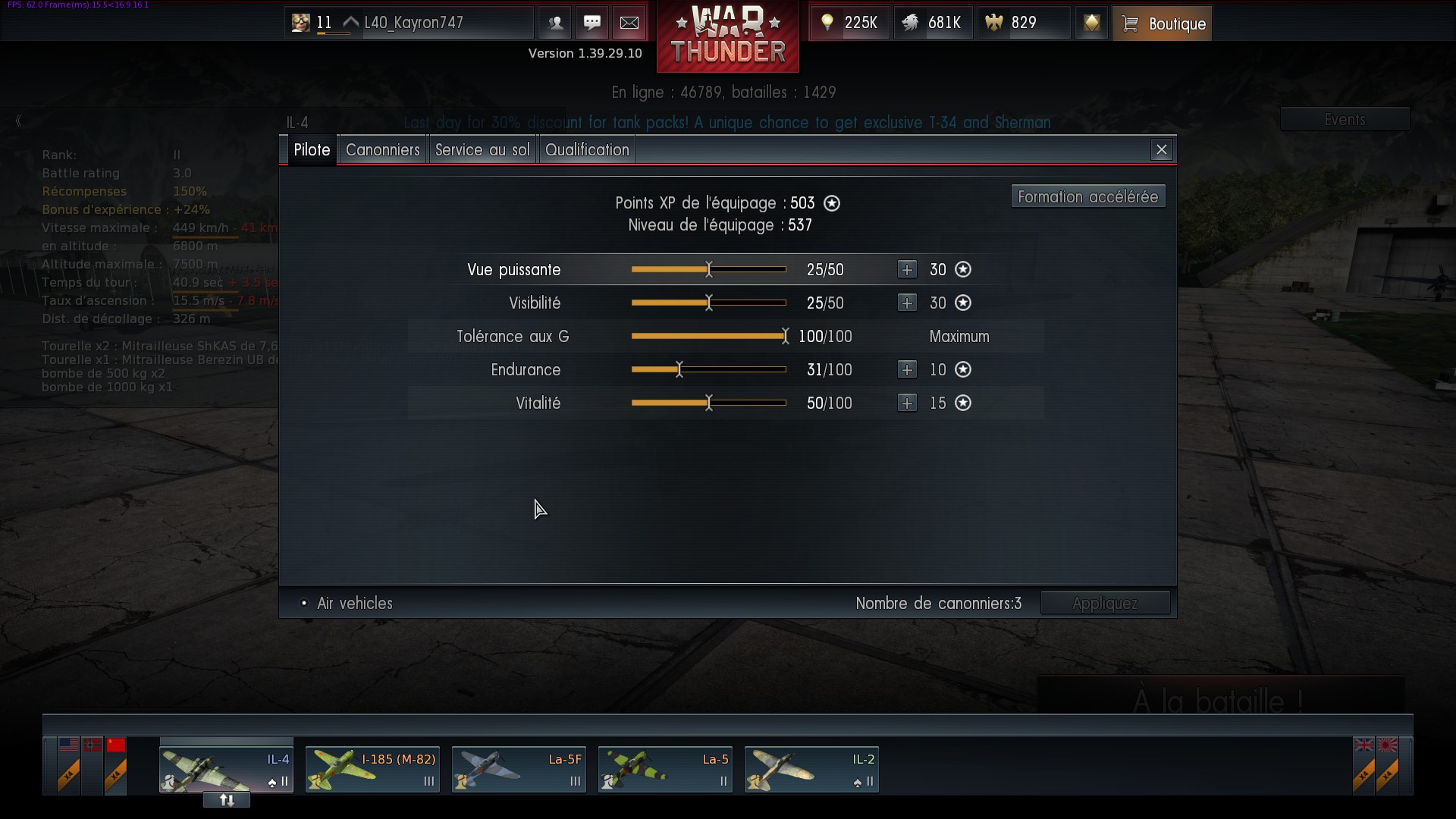Open the chat speech bubble icon

(x=592, y=24)
